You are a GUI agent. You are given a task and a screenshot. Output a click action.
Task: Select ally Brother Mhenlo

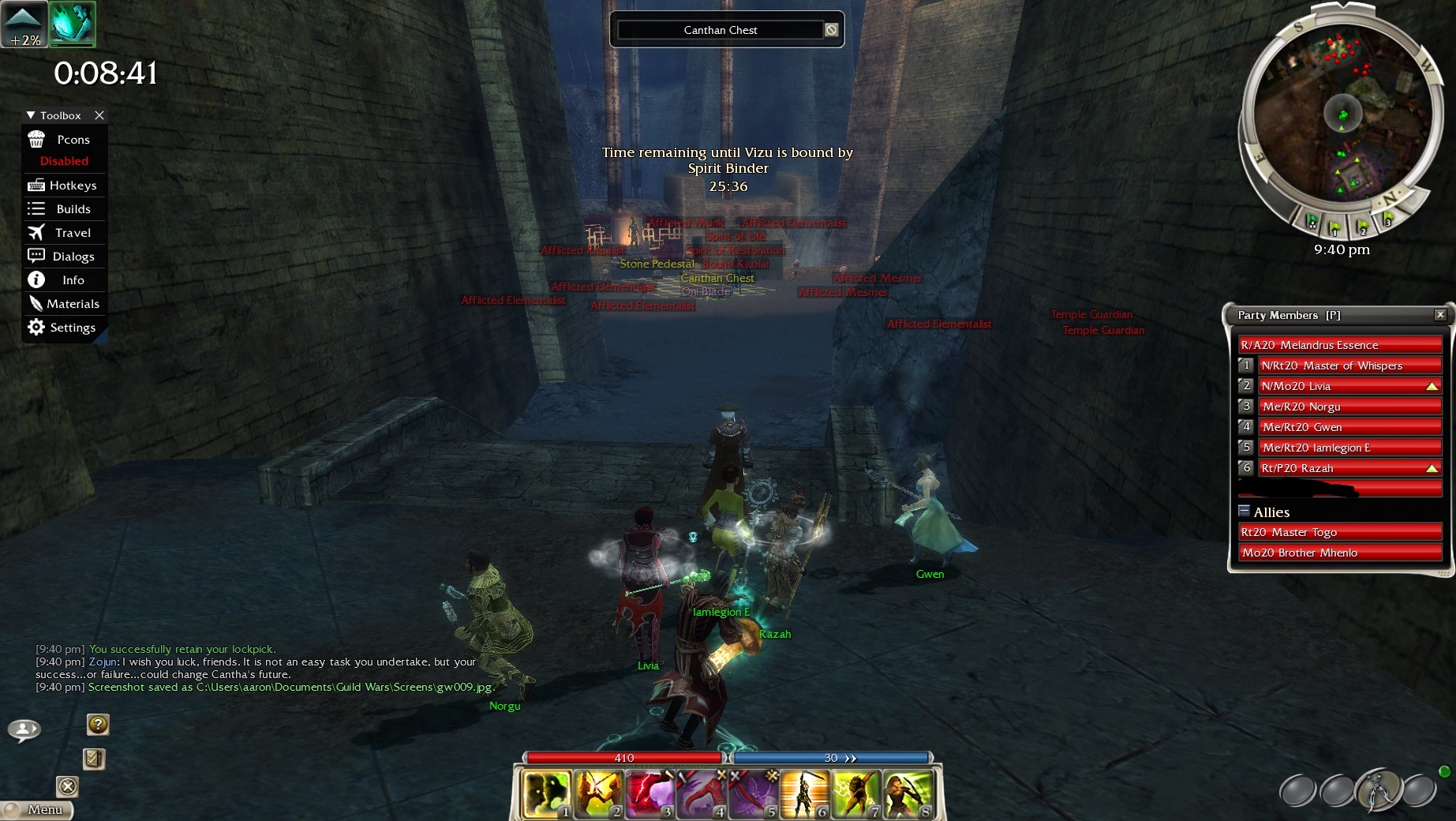click(x=1340, y=553)
